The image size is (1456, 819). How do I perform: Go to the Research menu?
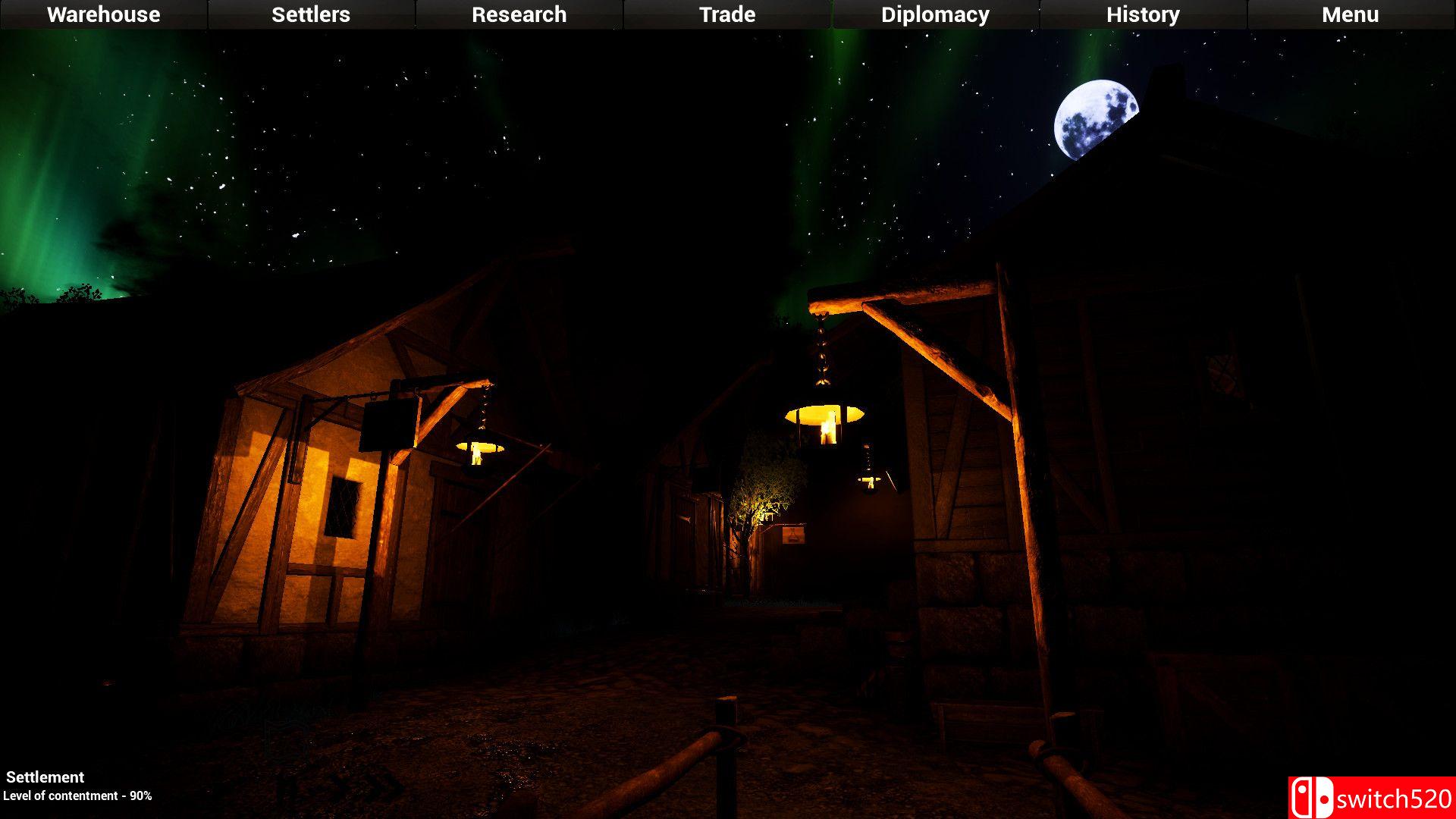[x=519, y=14]
